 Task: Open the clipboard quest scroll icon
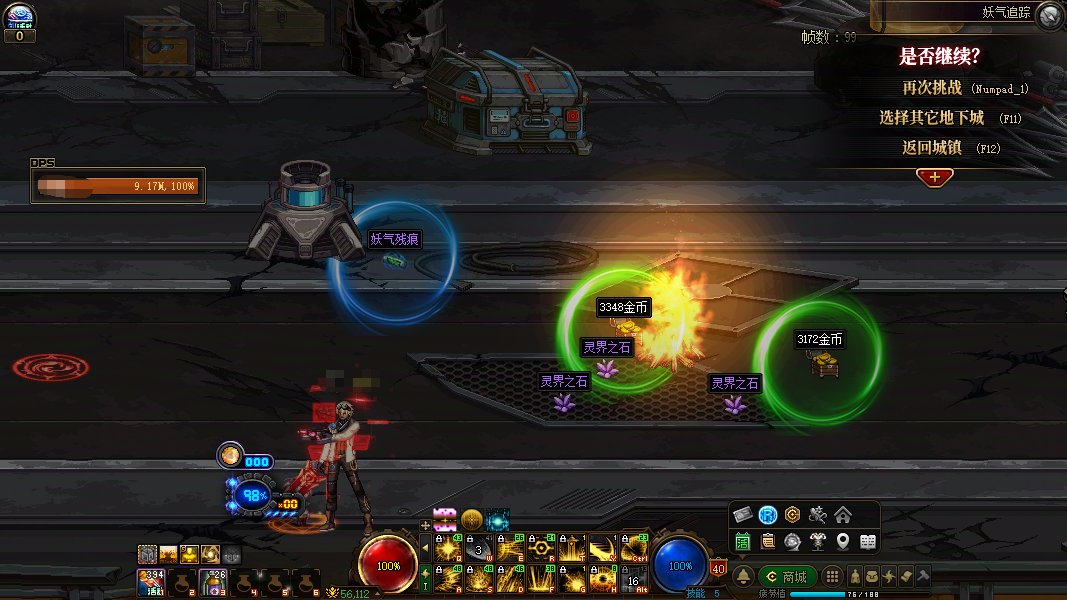tap(768, 542)
